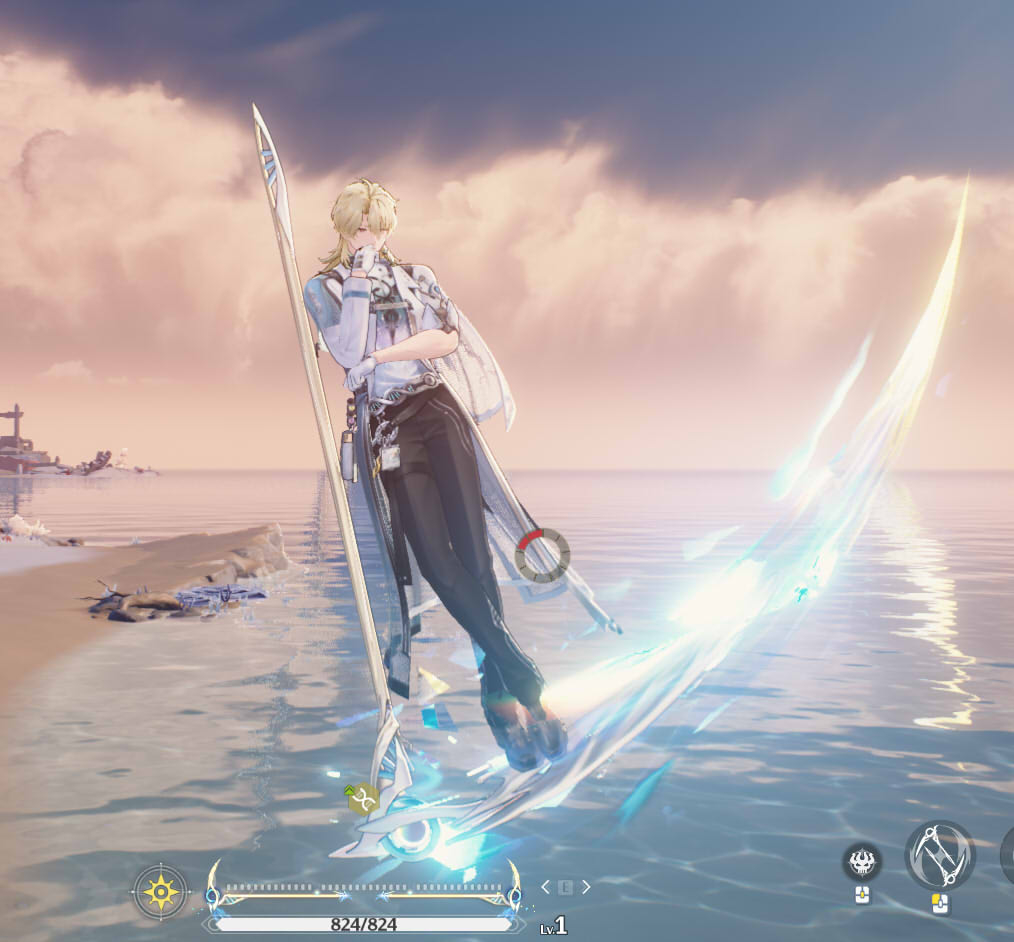Use the crossed-blades attack skill
Image resolution: width=1014 pixels, height=942 pixels.
tap(939, 856)
